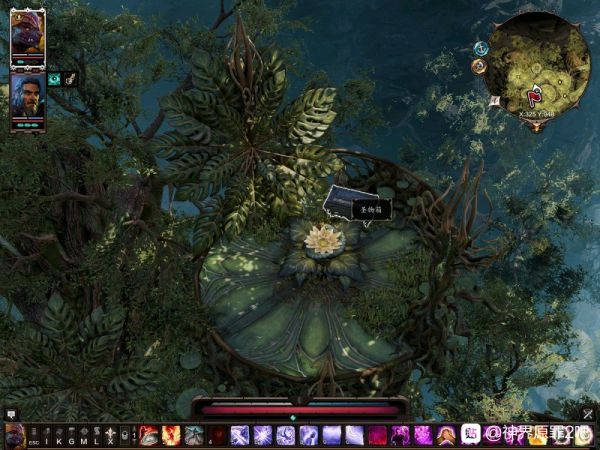Screen dimensions: 600x450
Task: Open the circular minimap
Action: pyautogui.click(x=538, y=62)
